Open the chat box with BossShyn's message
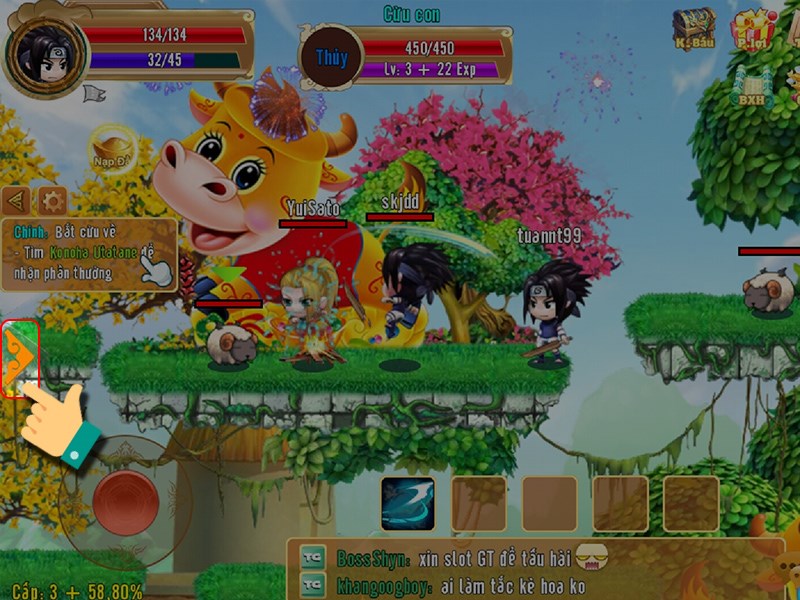Screen dimensions: 800x600 tap(520, 570)
